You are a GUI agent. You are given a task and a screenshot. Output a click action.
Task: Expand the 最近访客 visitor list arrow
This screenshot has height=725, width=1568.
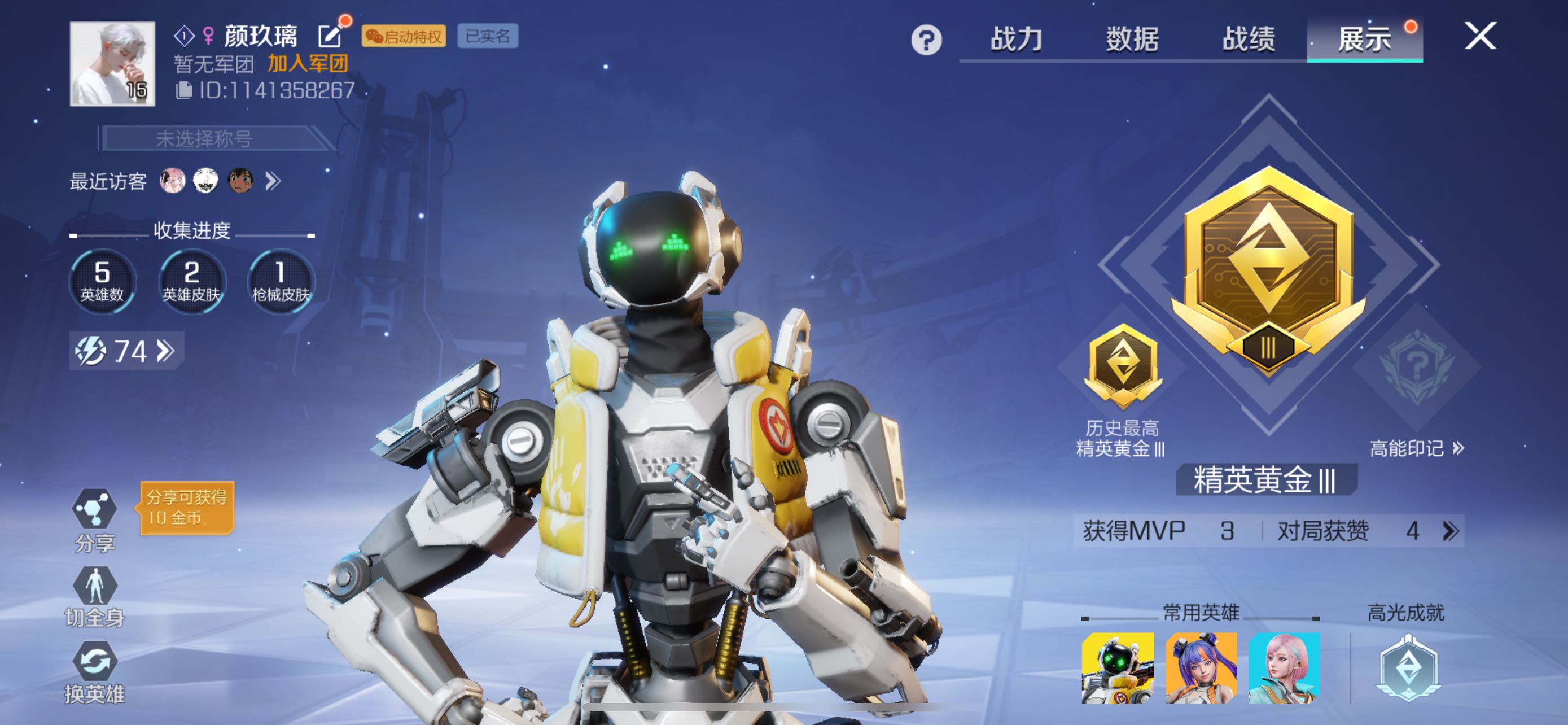tap(273, 181)
